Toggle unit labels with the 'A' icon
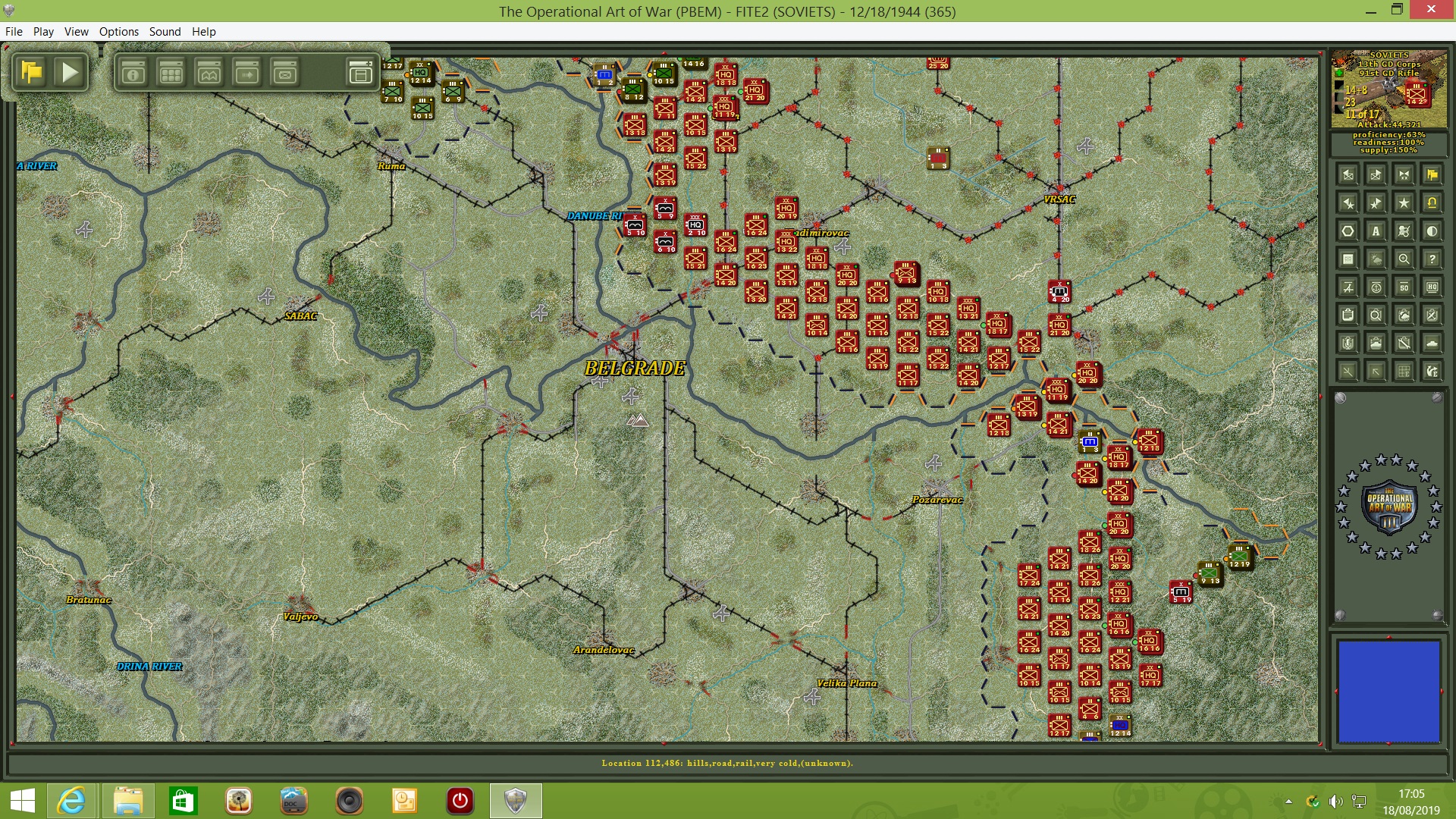The image size is (1456, 819). [x=1376, y=231]
